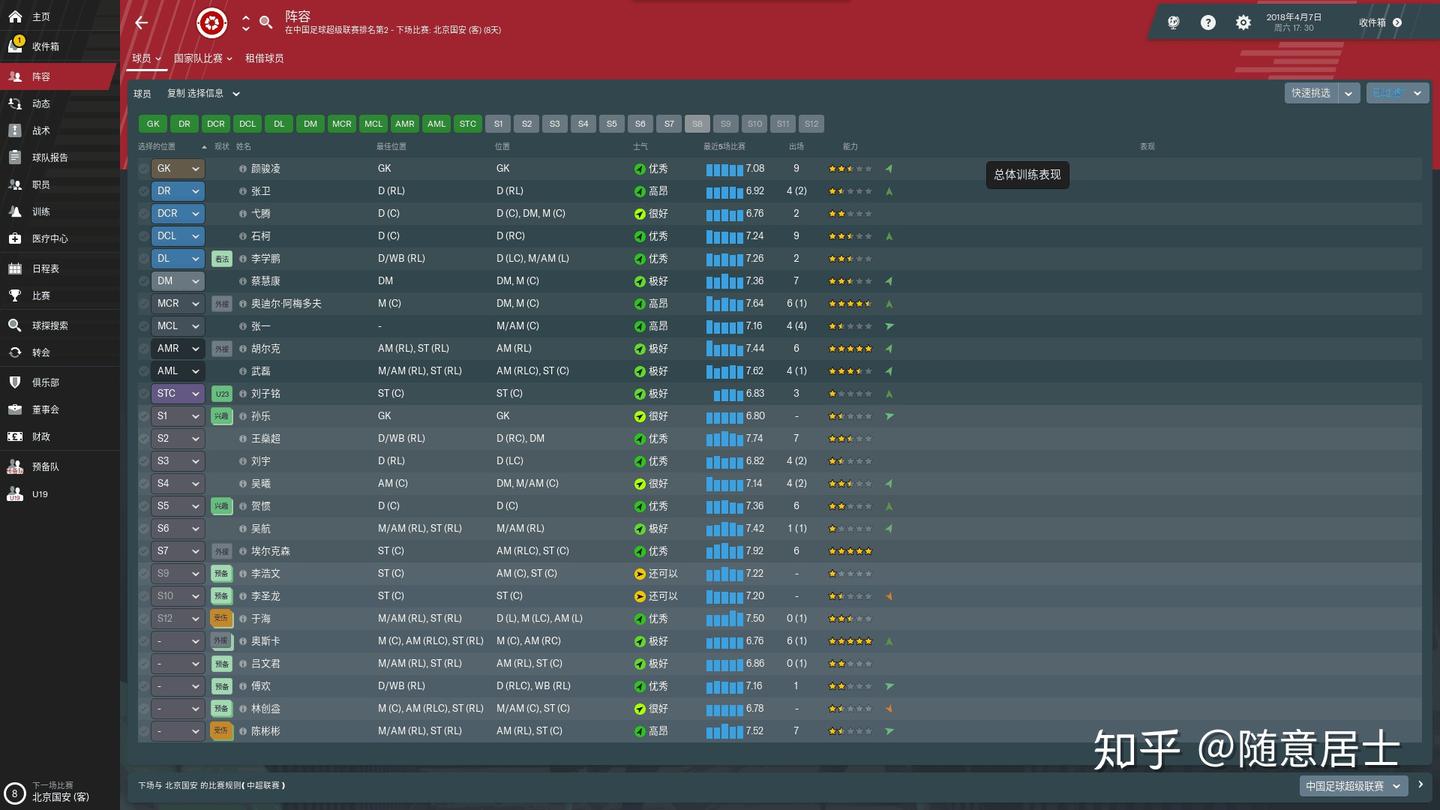Click the DCR position filter button
1440x810 pixels.
215,123
